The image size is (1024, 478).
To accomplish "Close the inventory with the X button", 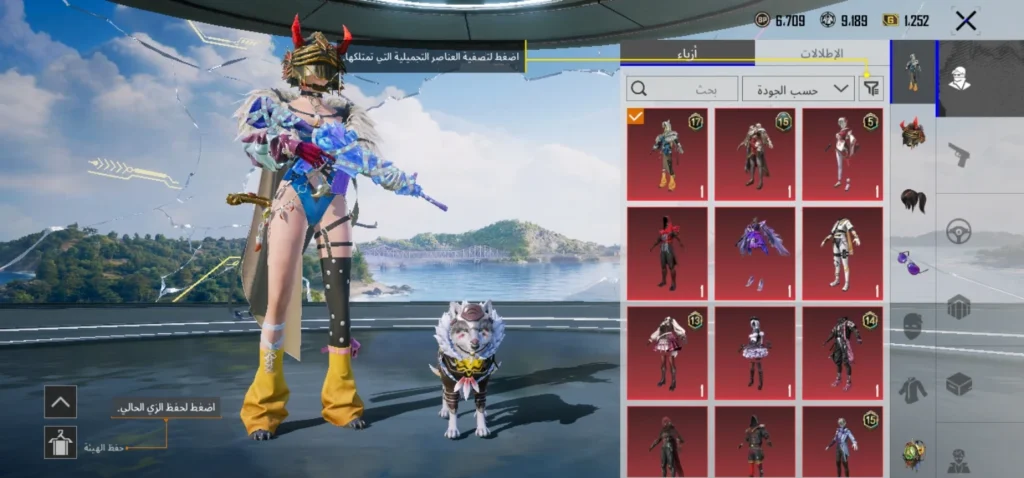I will coord(965,21).
